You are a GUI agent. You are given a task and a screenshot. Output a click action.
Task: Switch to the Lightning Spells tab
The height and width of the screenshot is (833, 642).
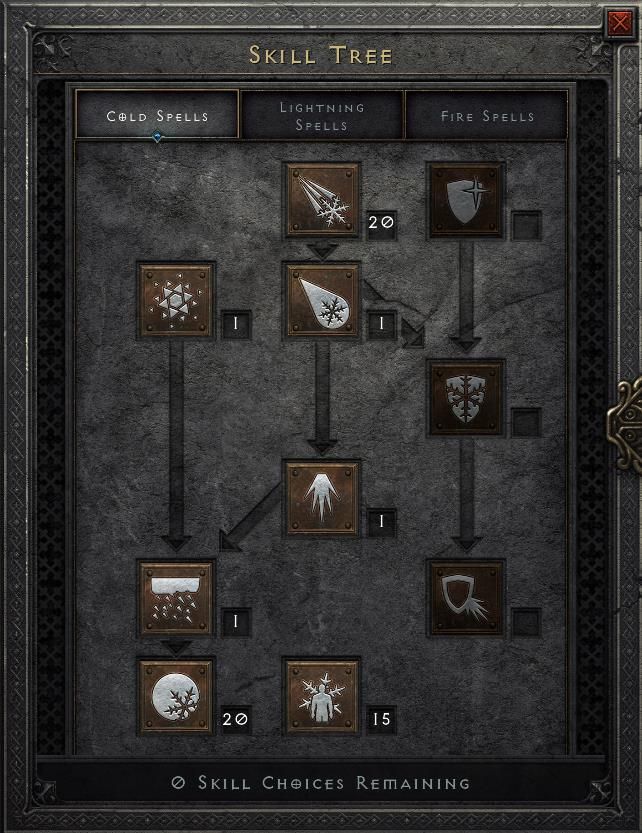click(322, 116)
